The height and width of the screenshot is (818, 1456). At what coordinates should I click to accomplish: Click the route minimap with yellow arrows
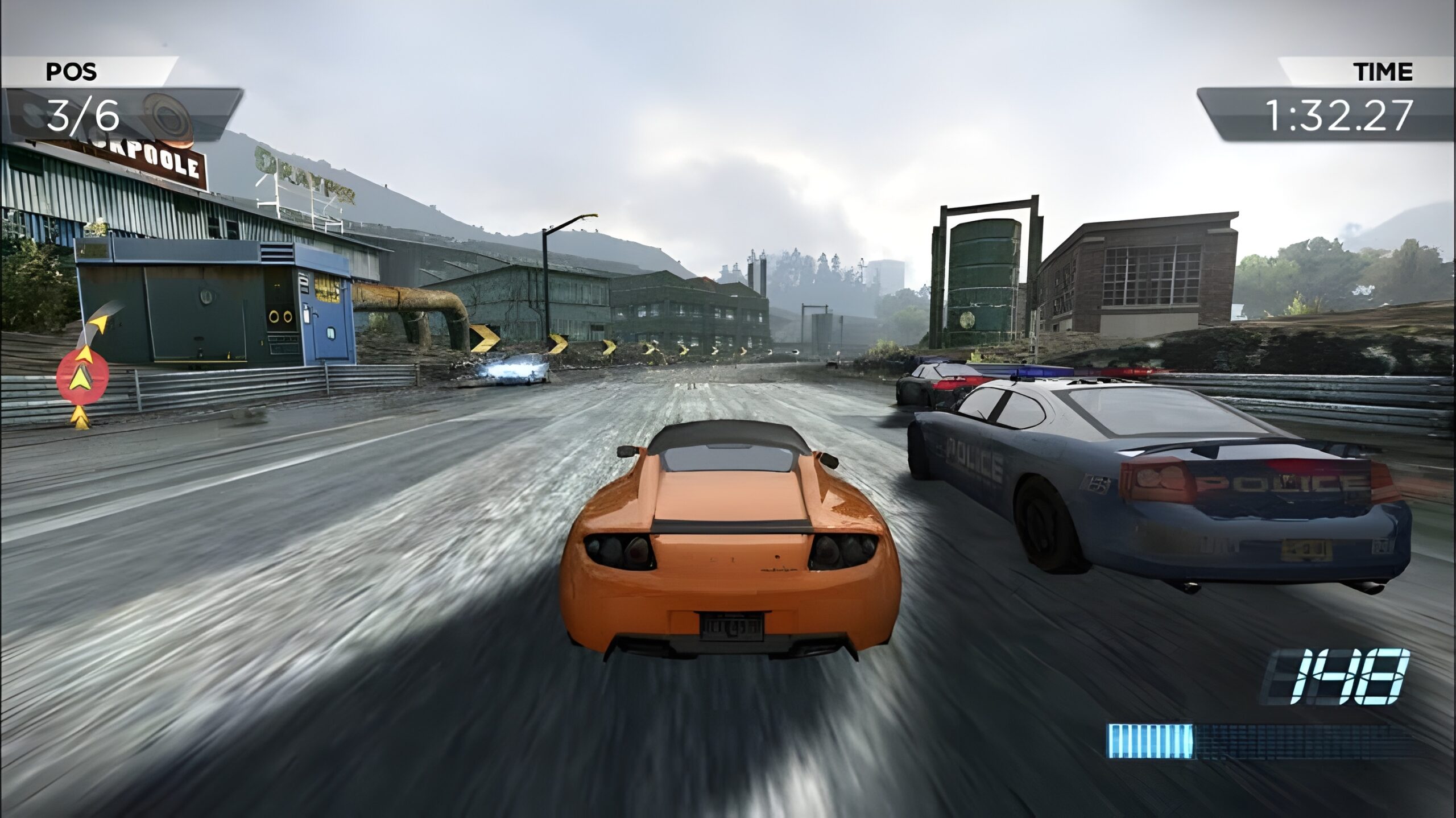[x=85, y=370]
